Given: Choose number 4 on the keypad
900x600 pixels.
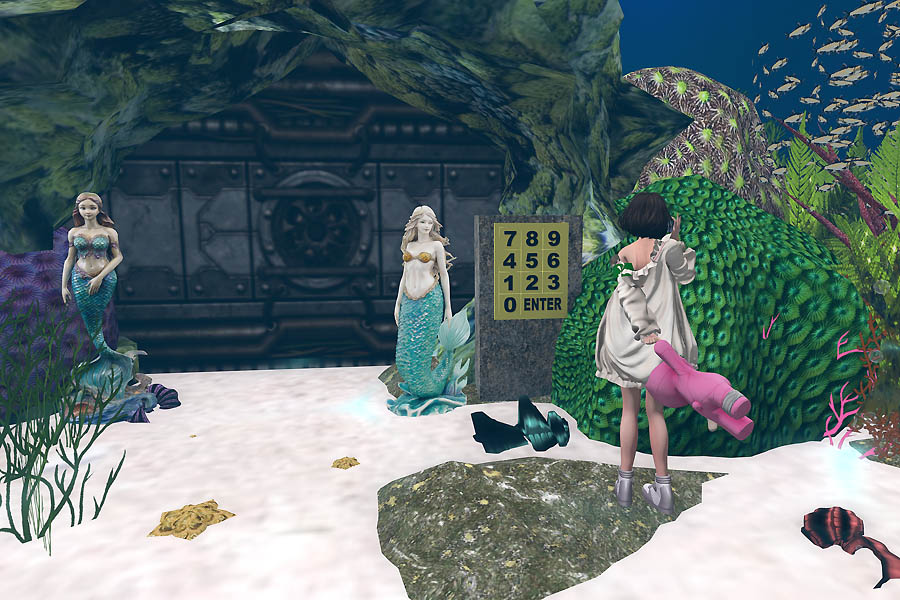Looking at the screenshot, I should 511,260.
